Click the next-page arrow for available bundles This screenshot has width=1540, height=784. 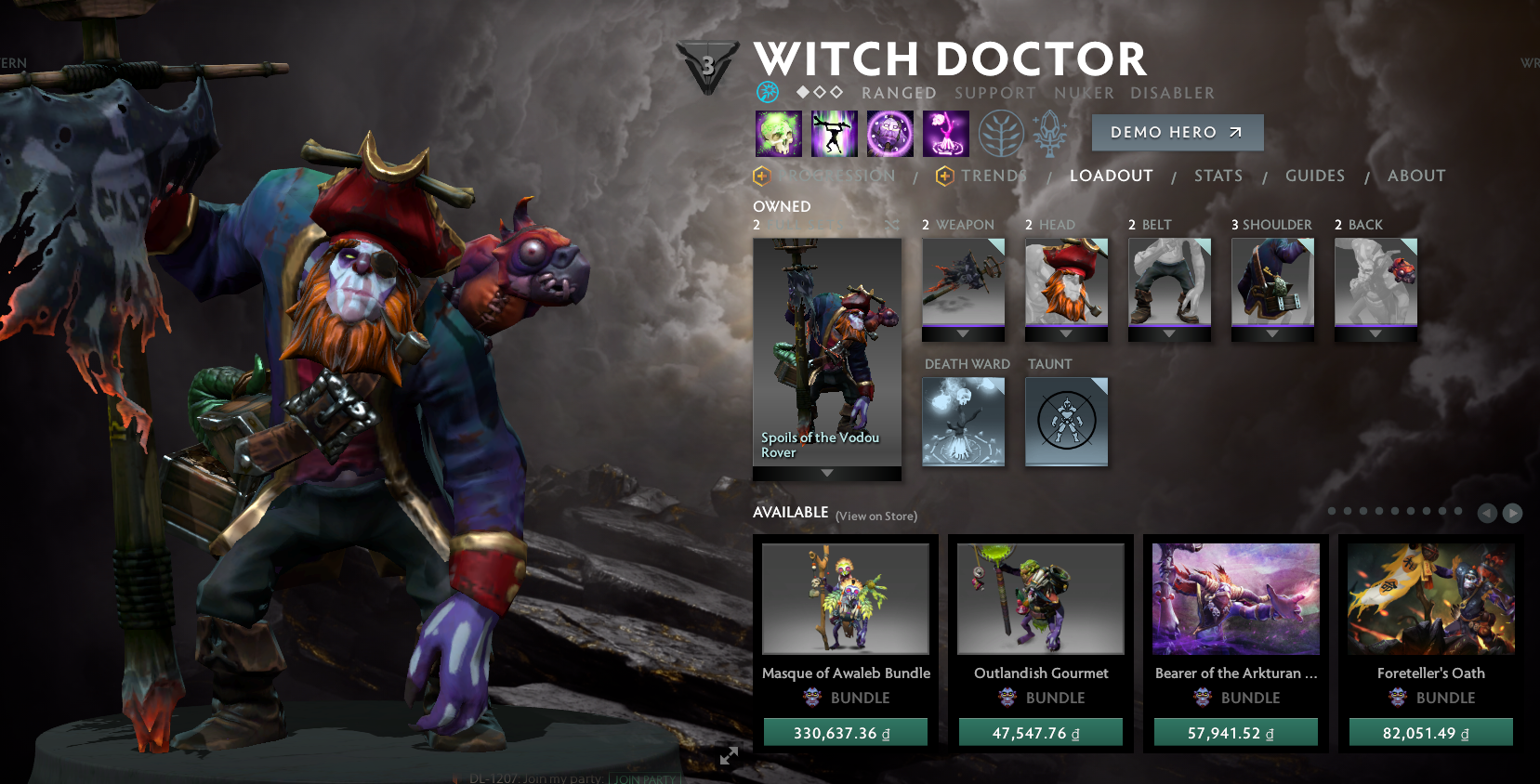[1513, 512]
